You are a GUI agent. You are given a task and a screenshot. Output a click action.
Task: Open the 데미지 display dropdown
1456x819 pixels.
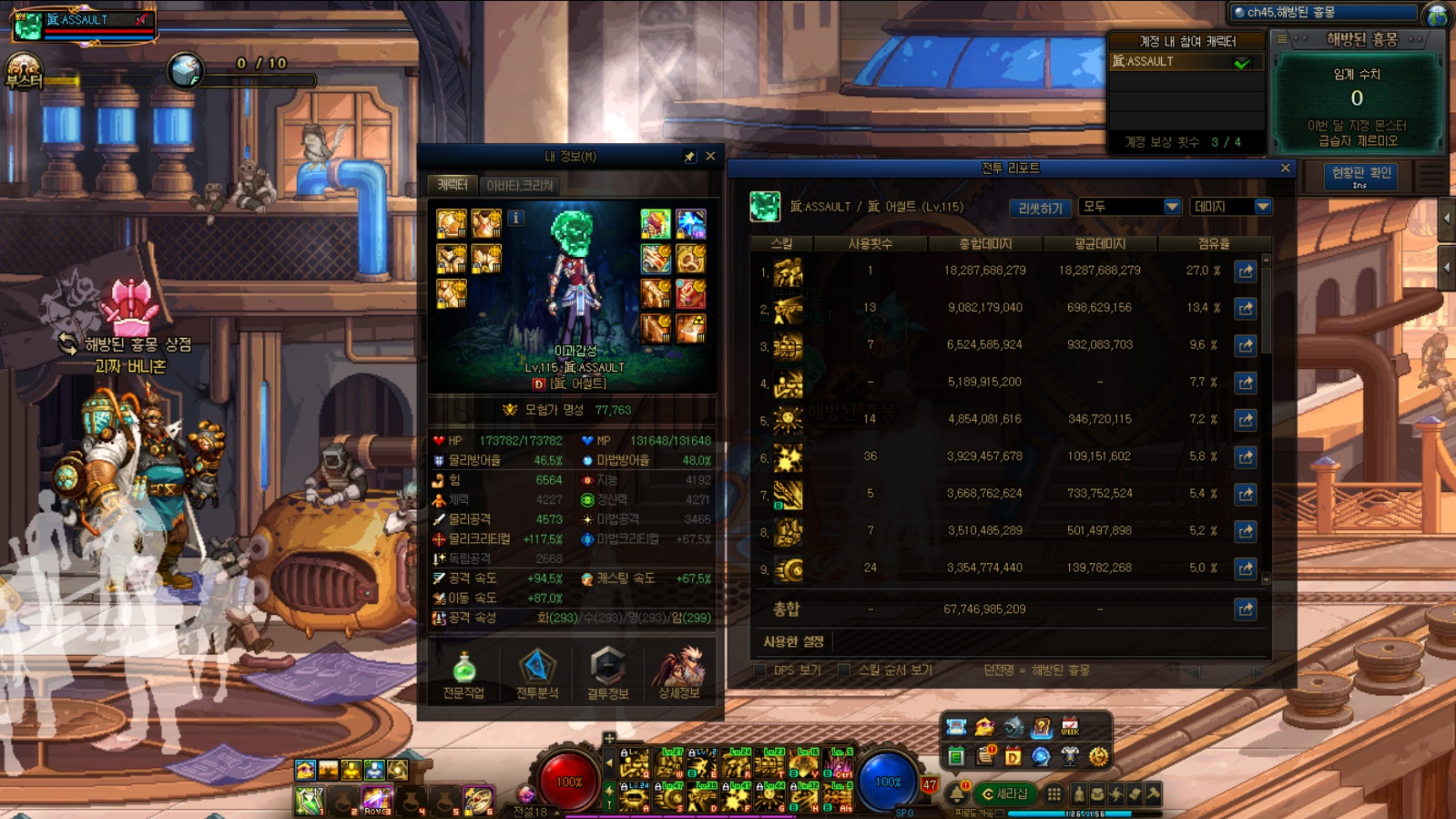(1230, 207)
